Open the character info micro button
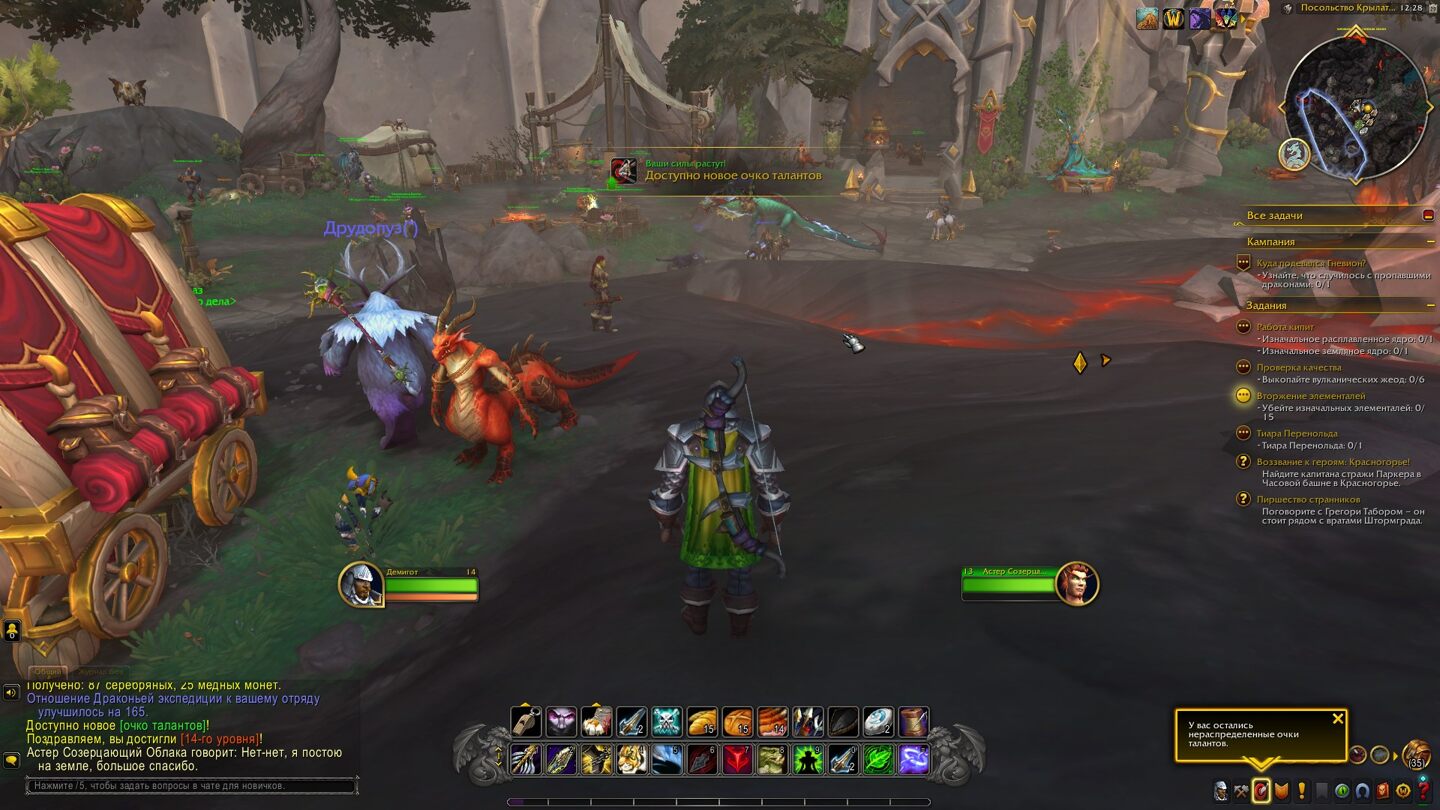 point(1221,791)
